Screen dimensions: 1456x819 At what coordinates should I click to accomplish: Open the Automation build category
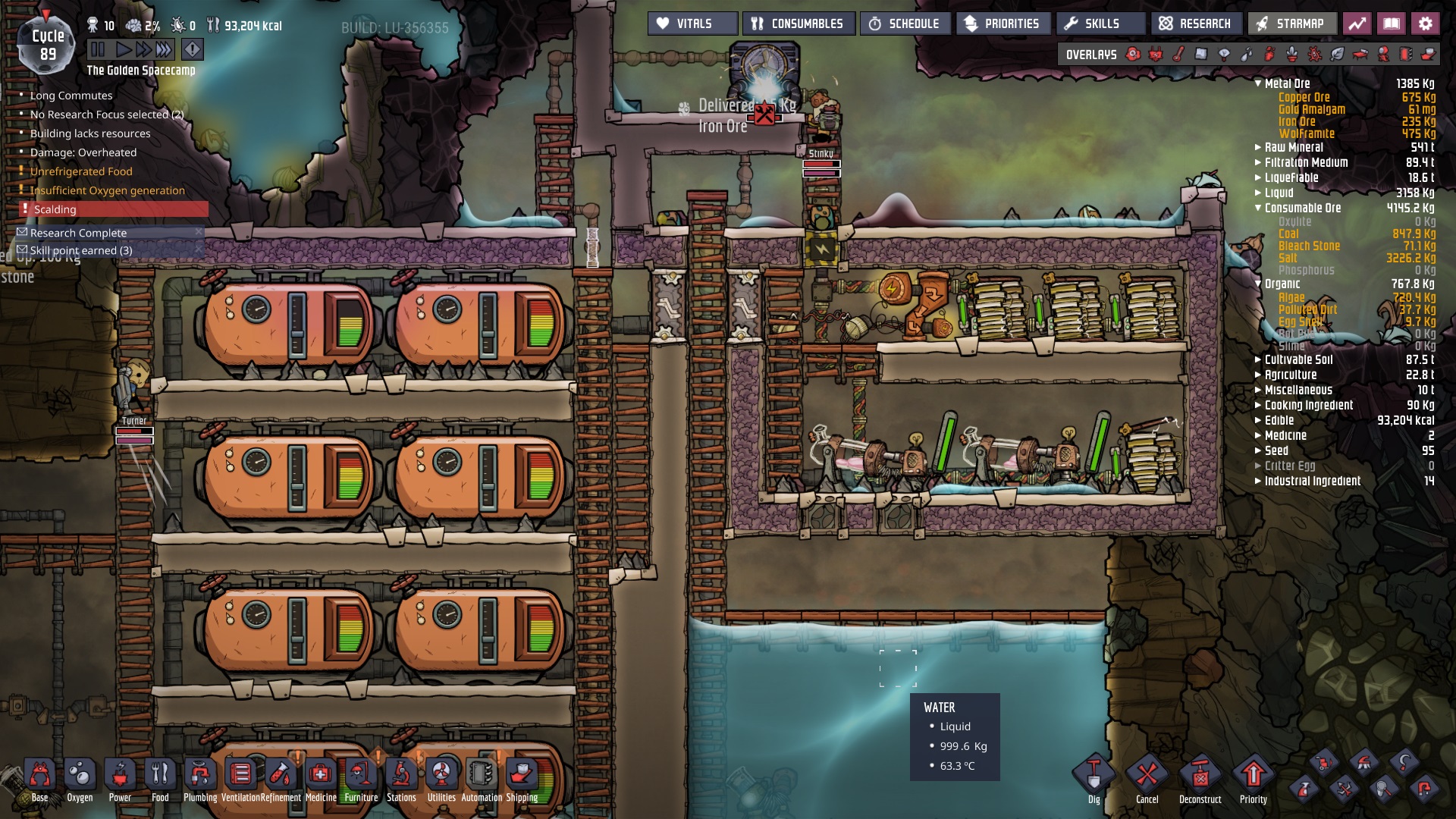tap(483, 775)
